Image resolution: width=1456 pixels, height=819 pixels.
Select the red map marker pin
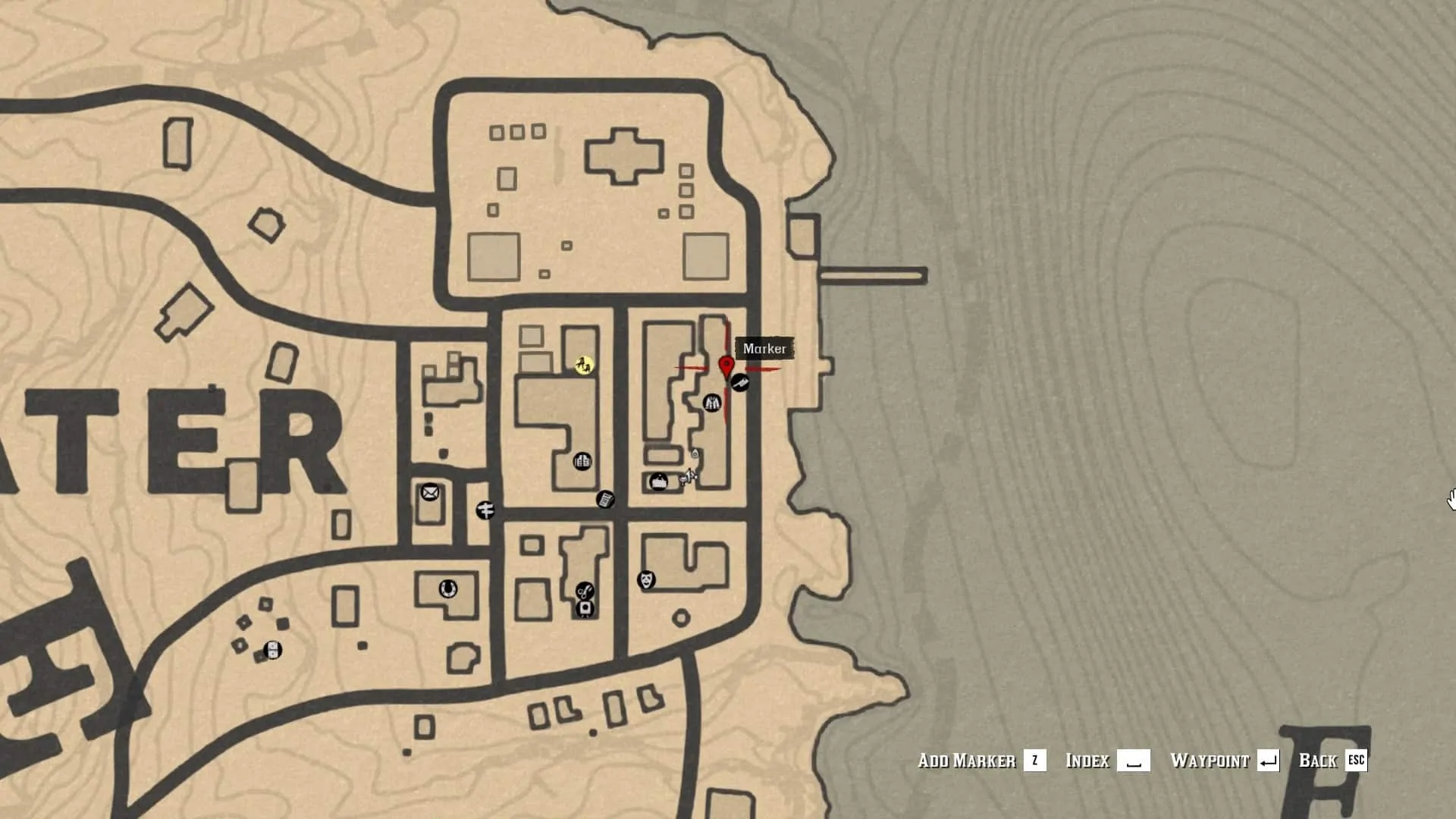pos(726,367)
